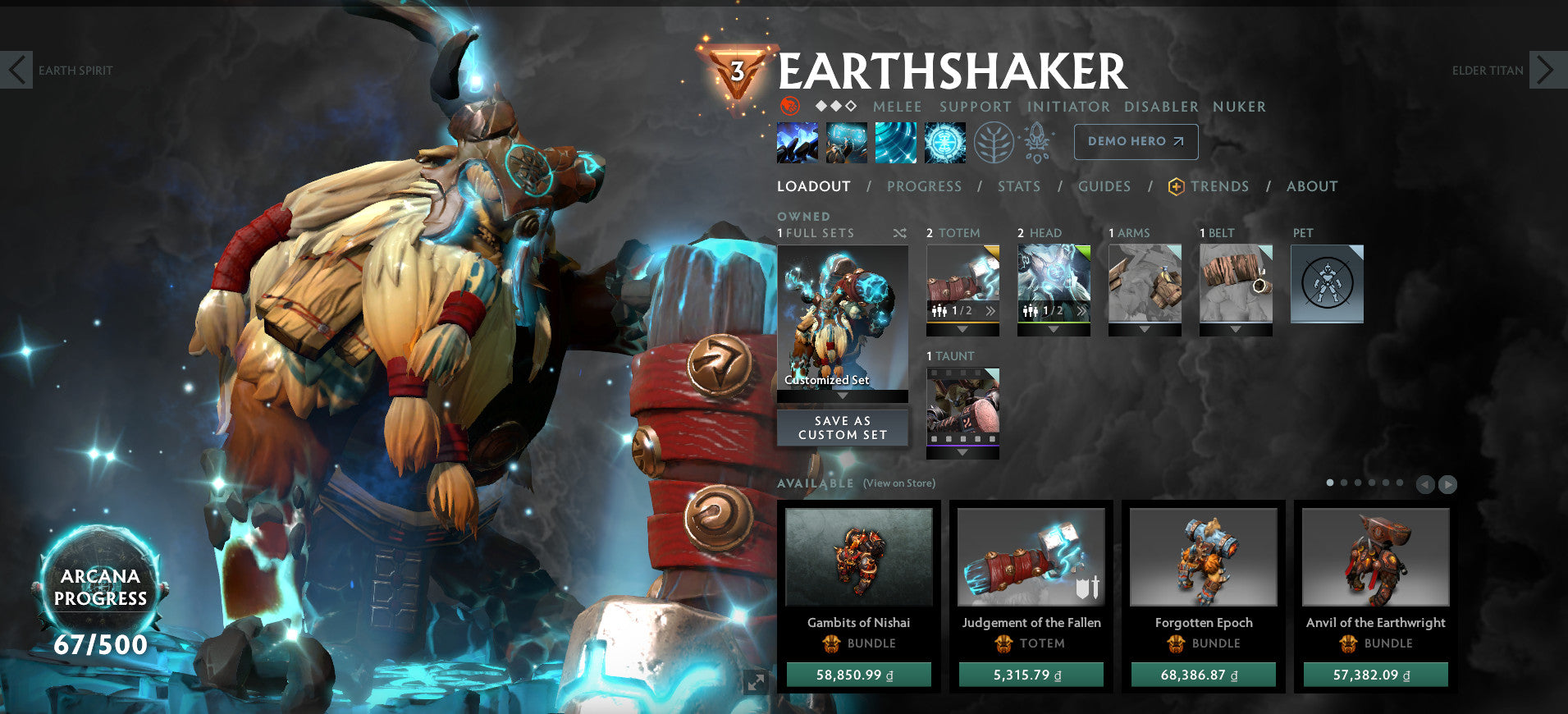Click the Aghanim's upgrades icon
1568x714 pixels.
pyautogui.click(x=1037, y=141)
